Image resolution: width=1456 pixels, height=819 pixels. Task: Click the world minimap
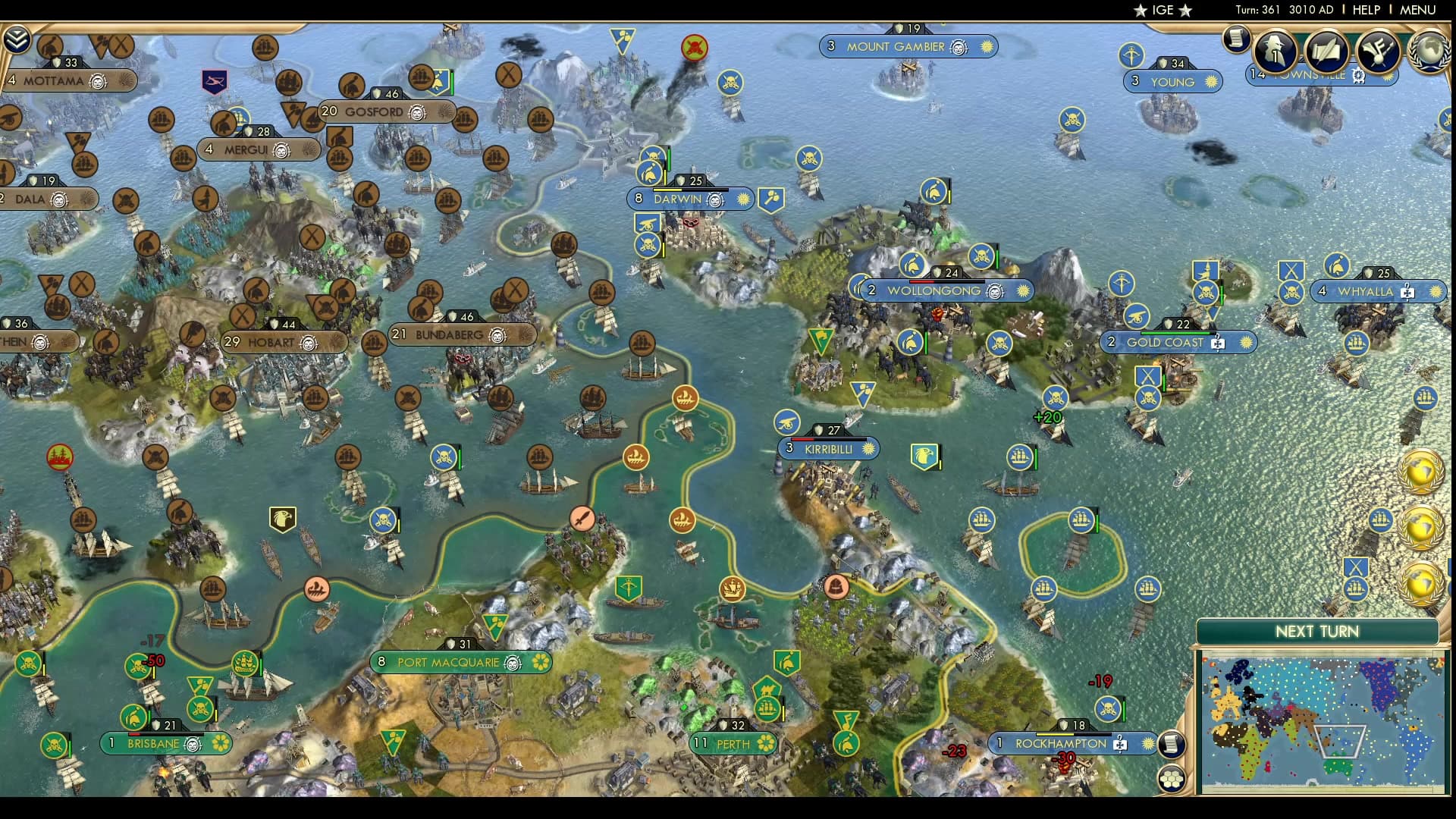click(x=1319, y=722)
